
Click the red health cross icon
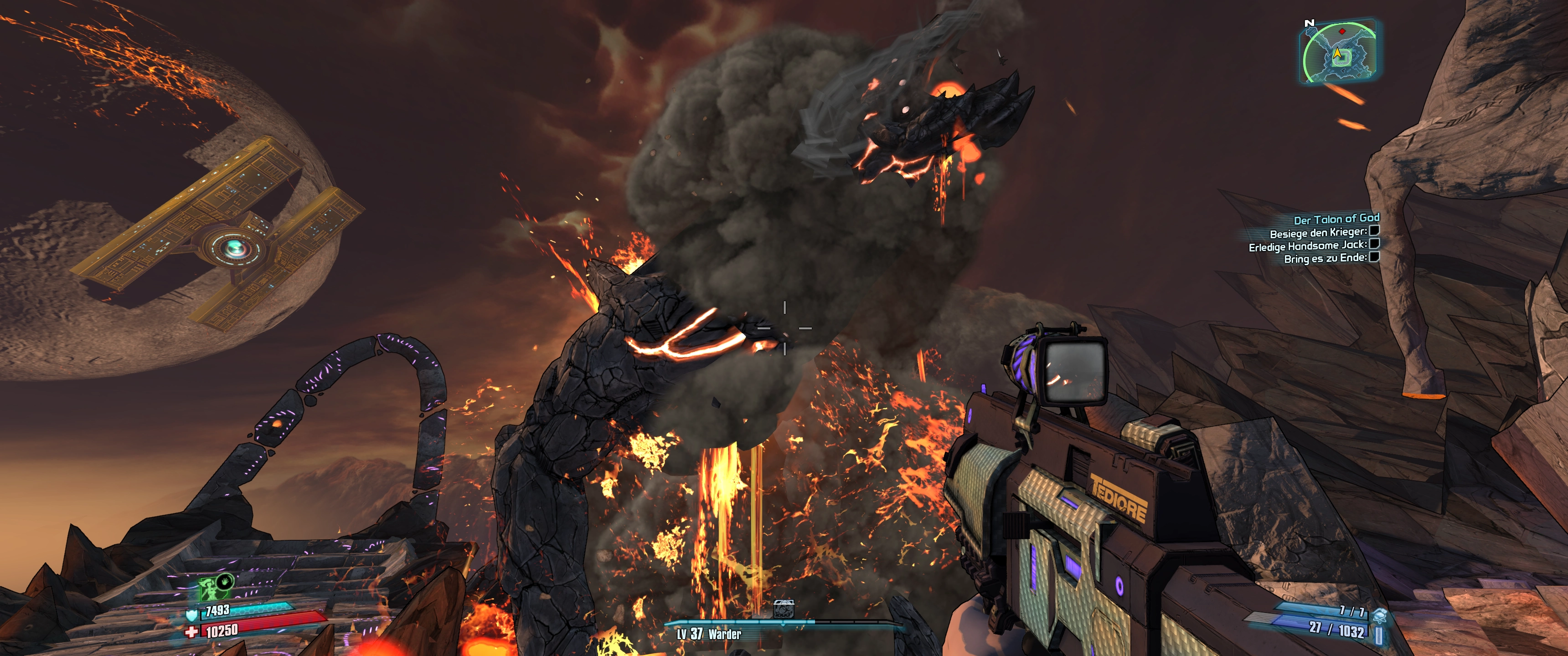click(192, 632)
